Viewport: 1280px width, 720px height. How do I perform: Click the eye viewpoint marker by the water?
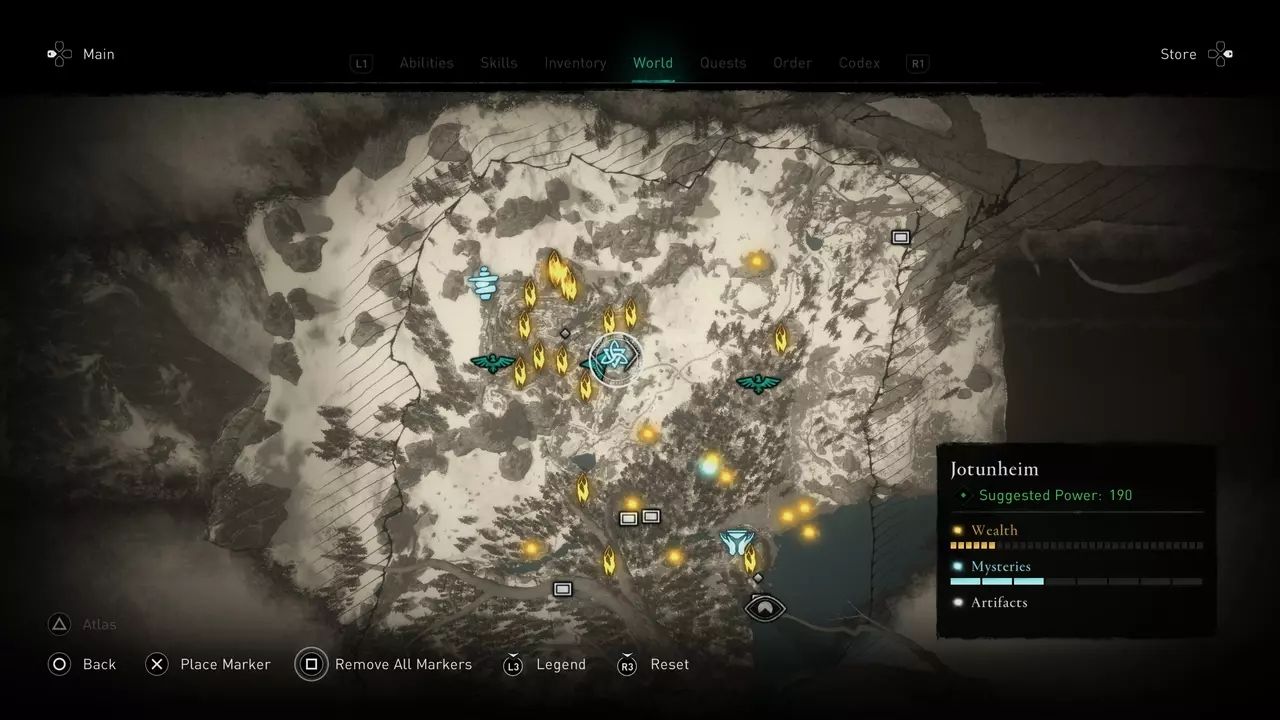(x=766, y=606)
